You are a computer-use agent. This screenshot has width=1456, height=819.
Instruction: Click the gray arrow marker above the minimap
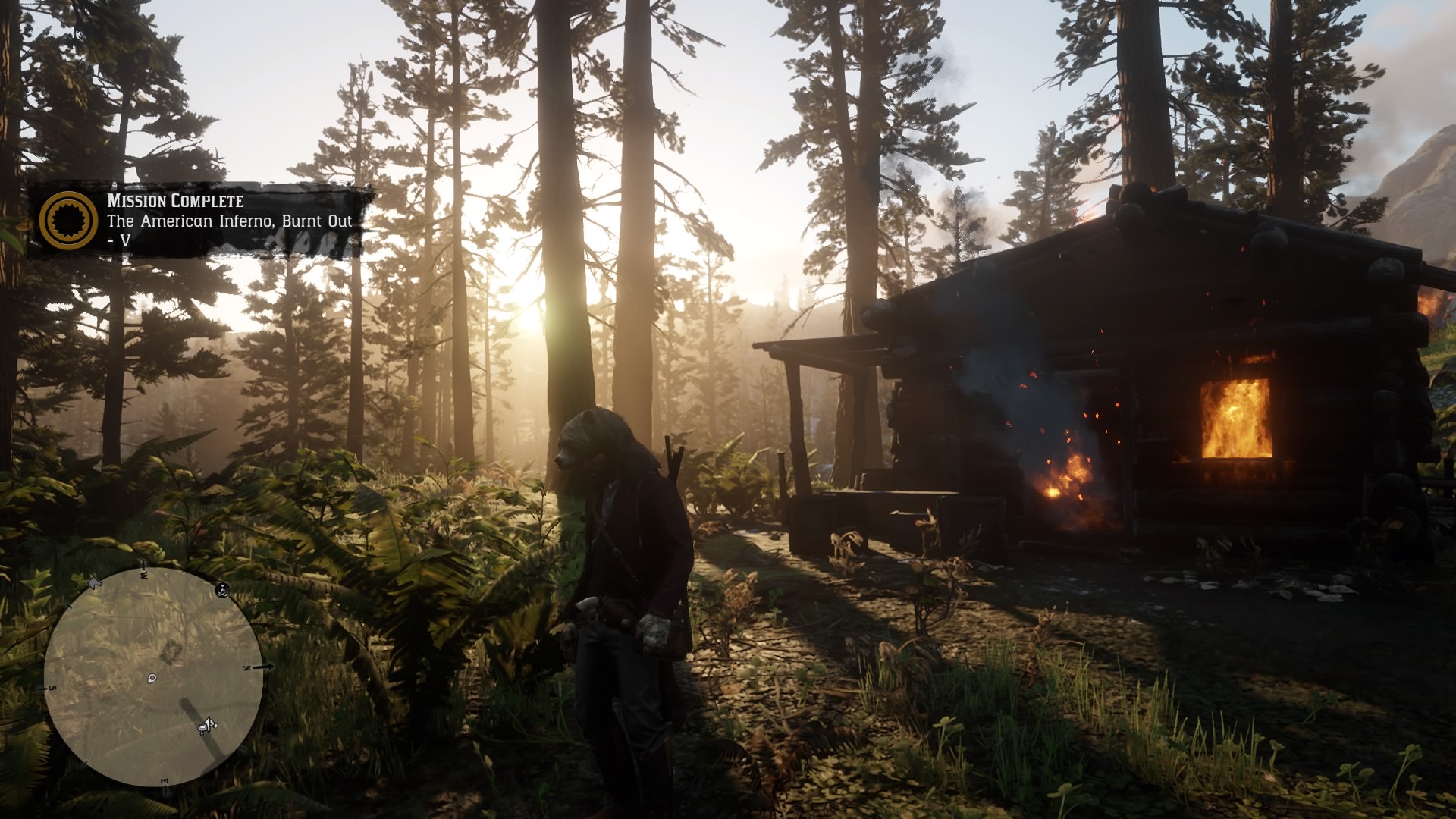coord(93,582)
